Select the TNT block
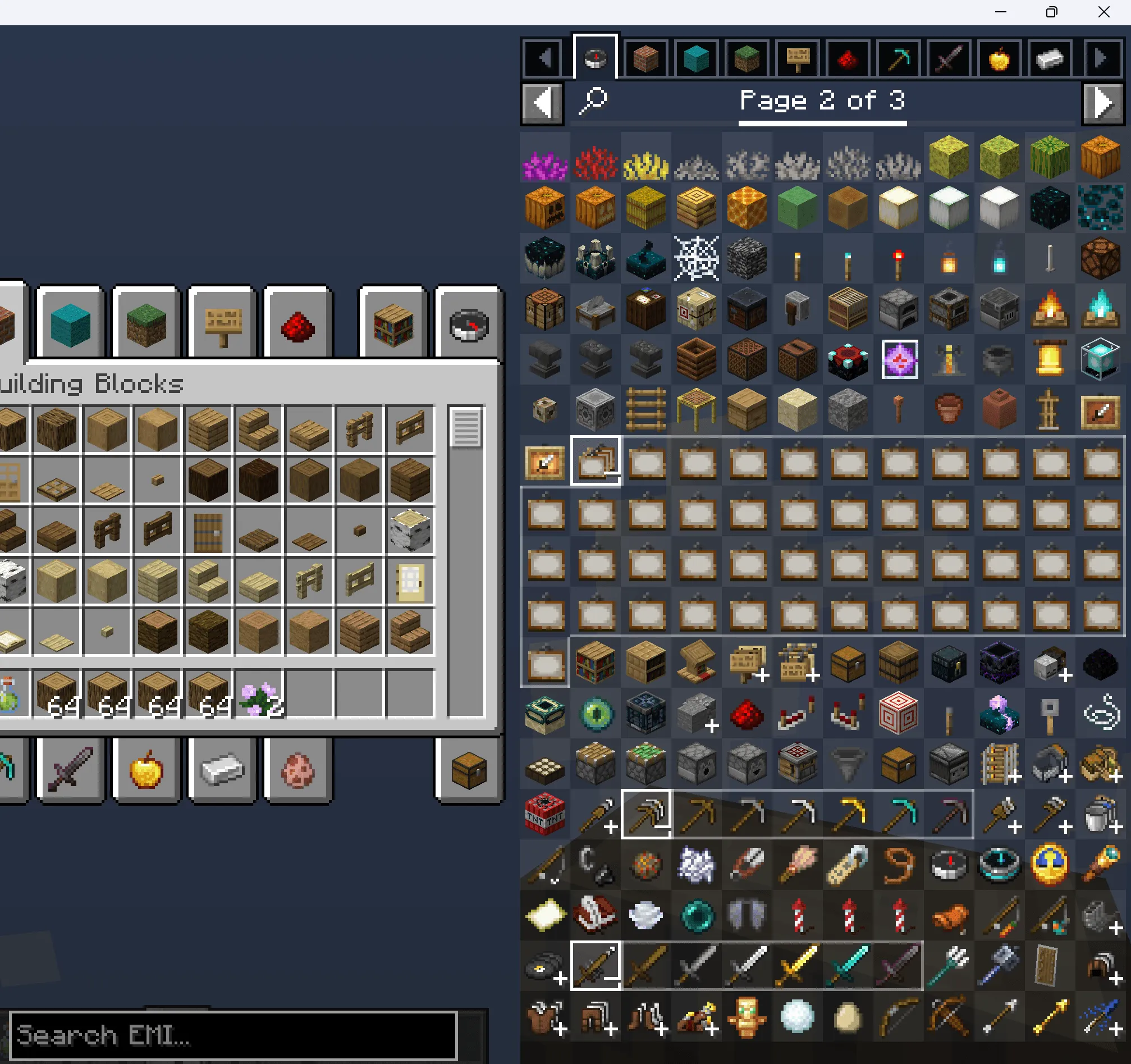 (544, 815)
